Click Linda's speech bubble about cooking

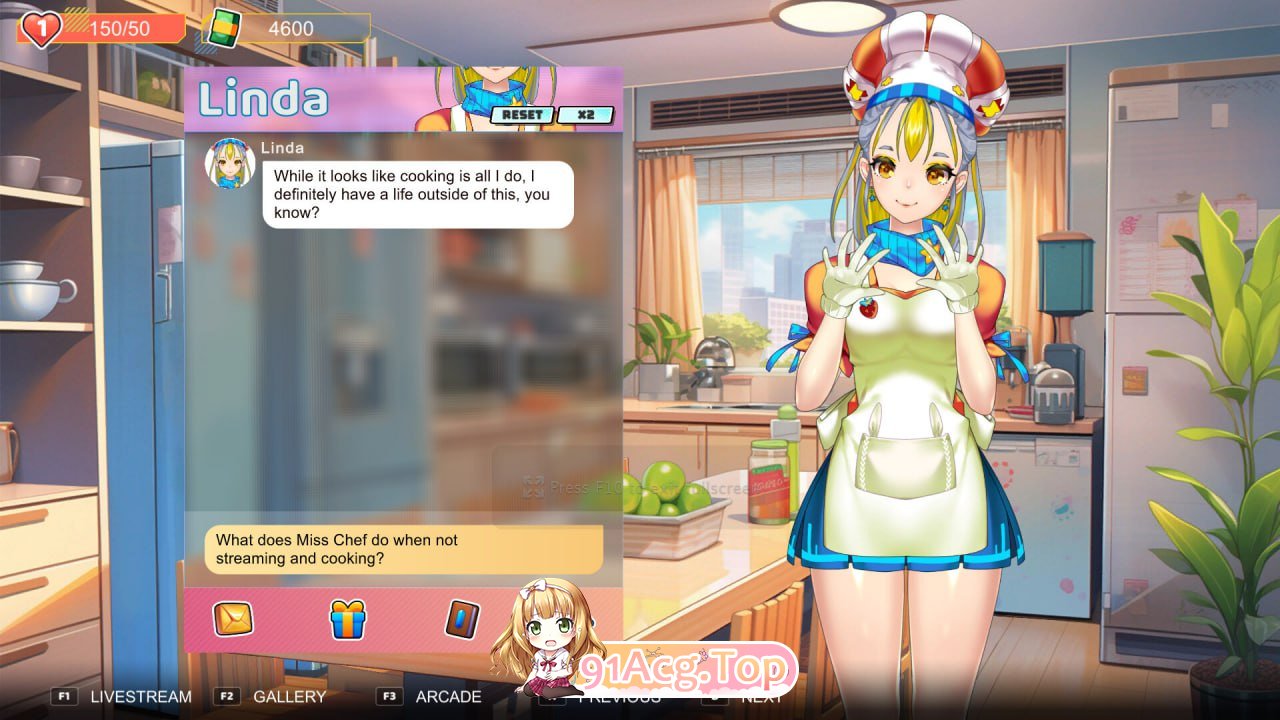point(412,195)
